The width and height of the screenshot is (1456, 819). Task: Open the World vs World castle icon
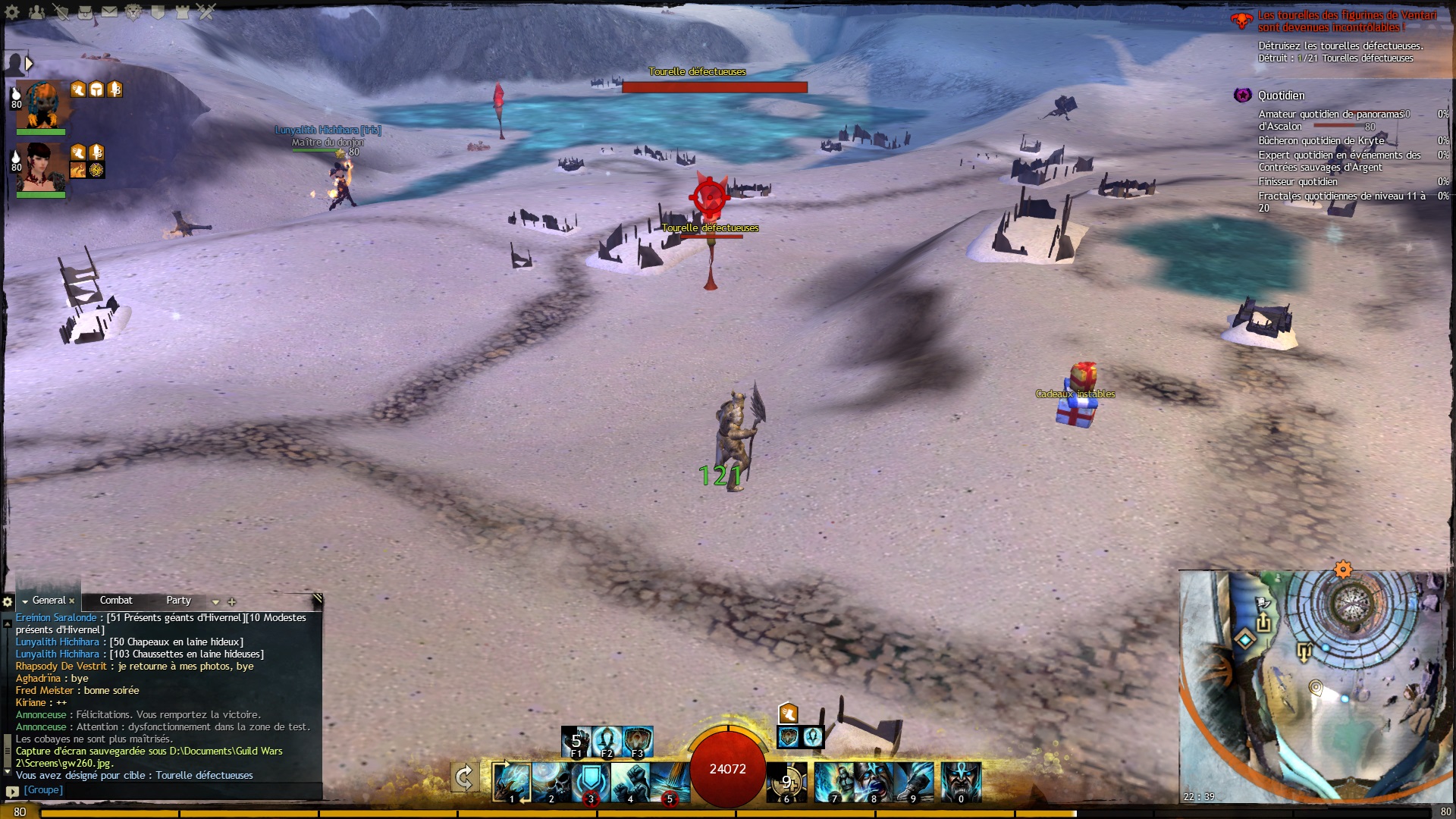pyautogui.click(x=182, y=12)
